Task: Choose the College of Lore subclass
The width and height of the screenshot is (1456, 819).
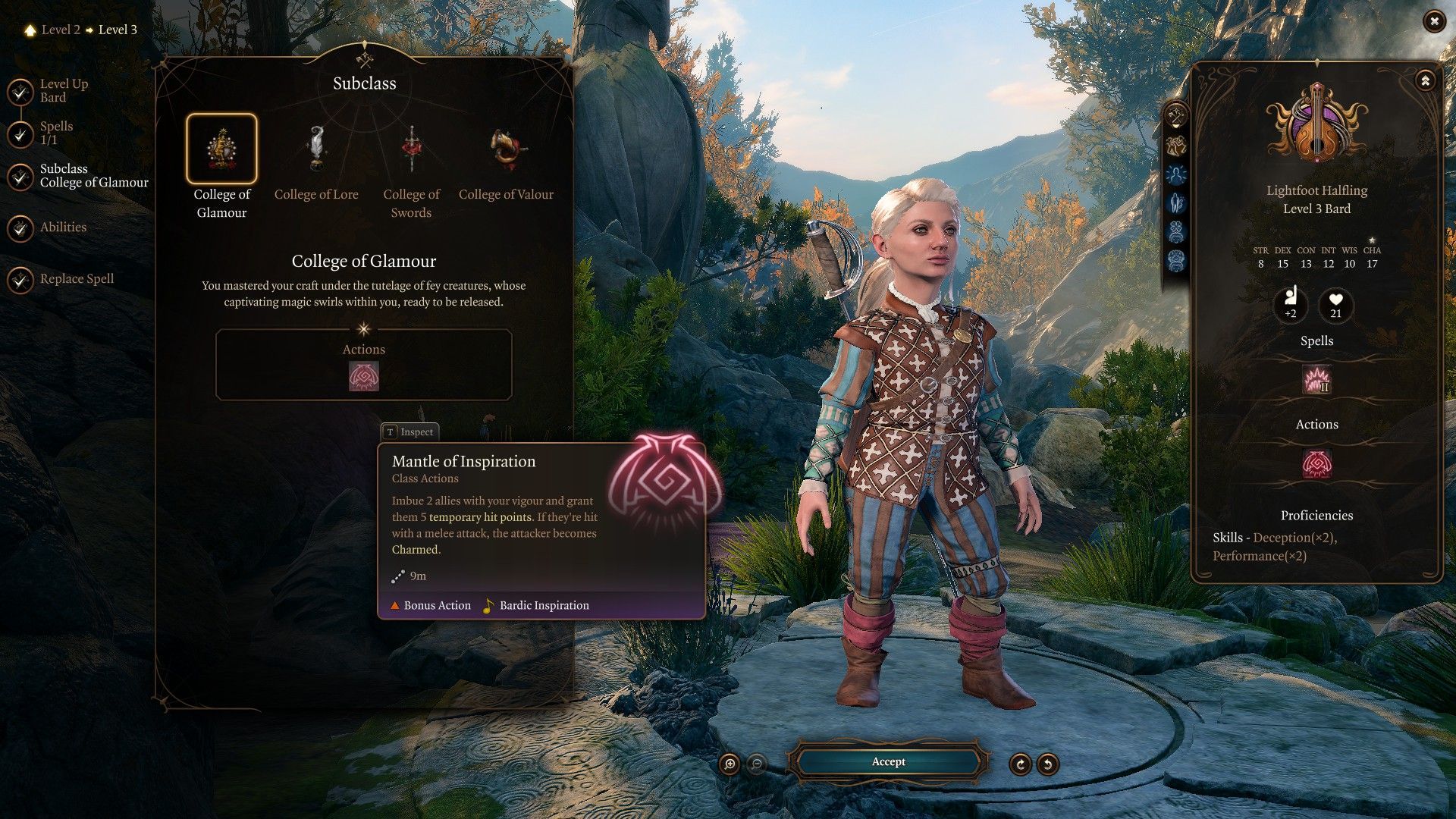Action: point(316,149)
